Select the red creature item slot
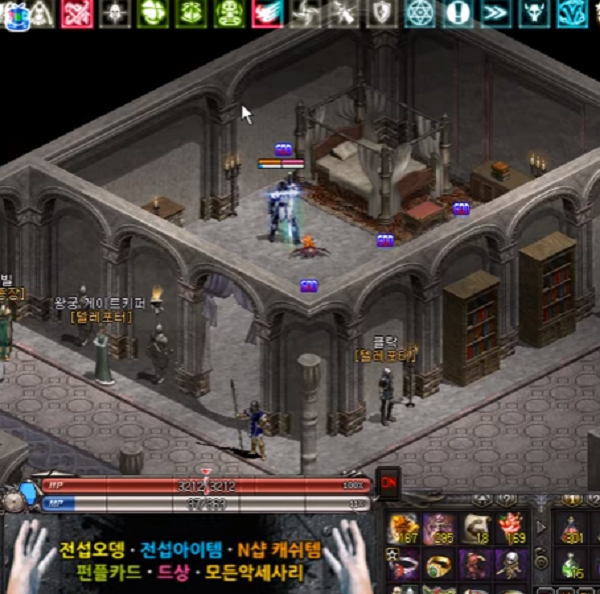Viewport: 600px width, 594px height. pyautogui.click(x=475, y=565)
